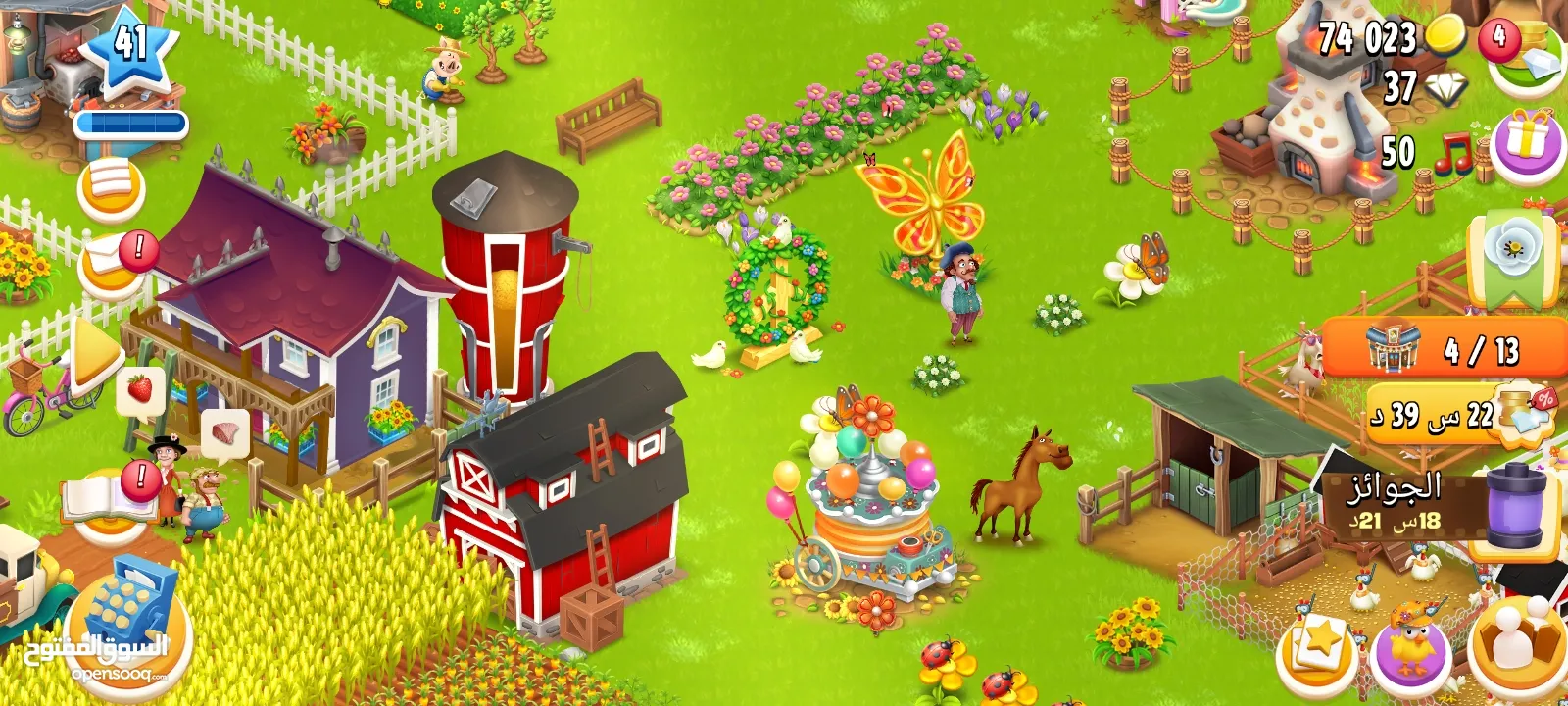Open the 4 / 13 town event banner
Screen dimensions: 1568x706
pos(1445,348)
